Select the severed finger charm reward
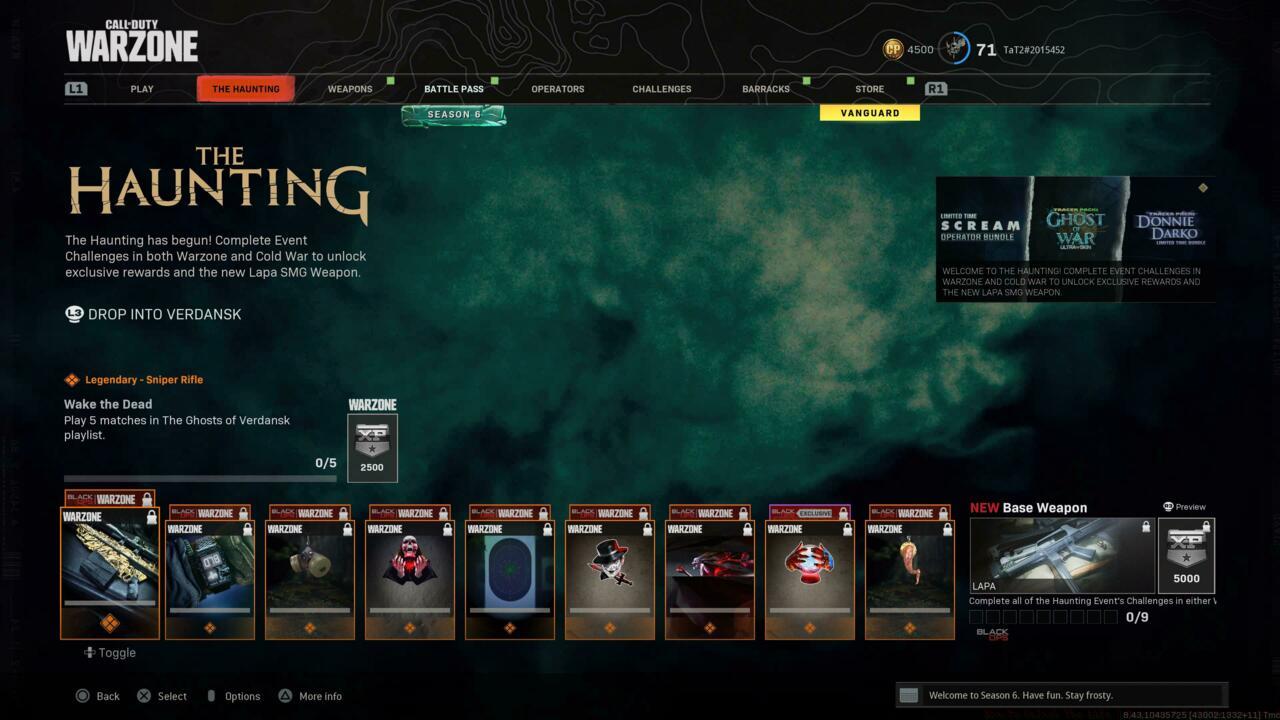 pyautogui.click(x=910, y=570)
